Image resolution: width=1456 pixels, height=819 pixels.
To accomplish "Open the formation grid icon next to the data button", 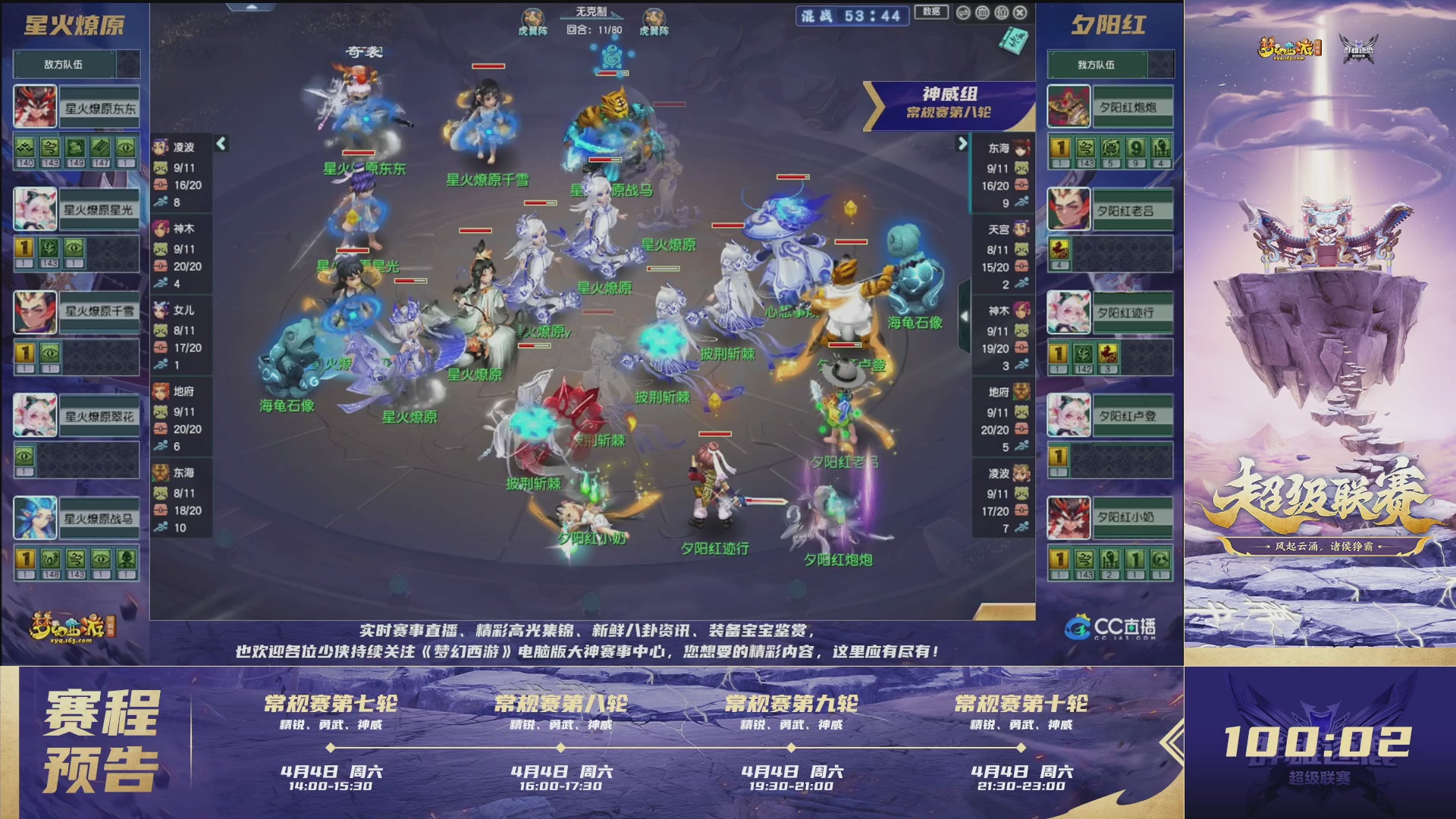I will tap(983, 12).
